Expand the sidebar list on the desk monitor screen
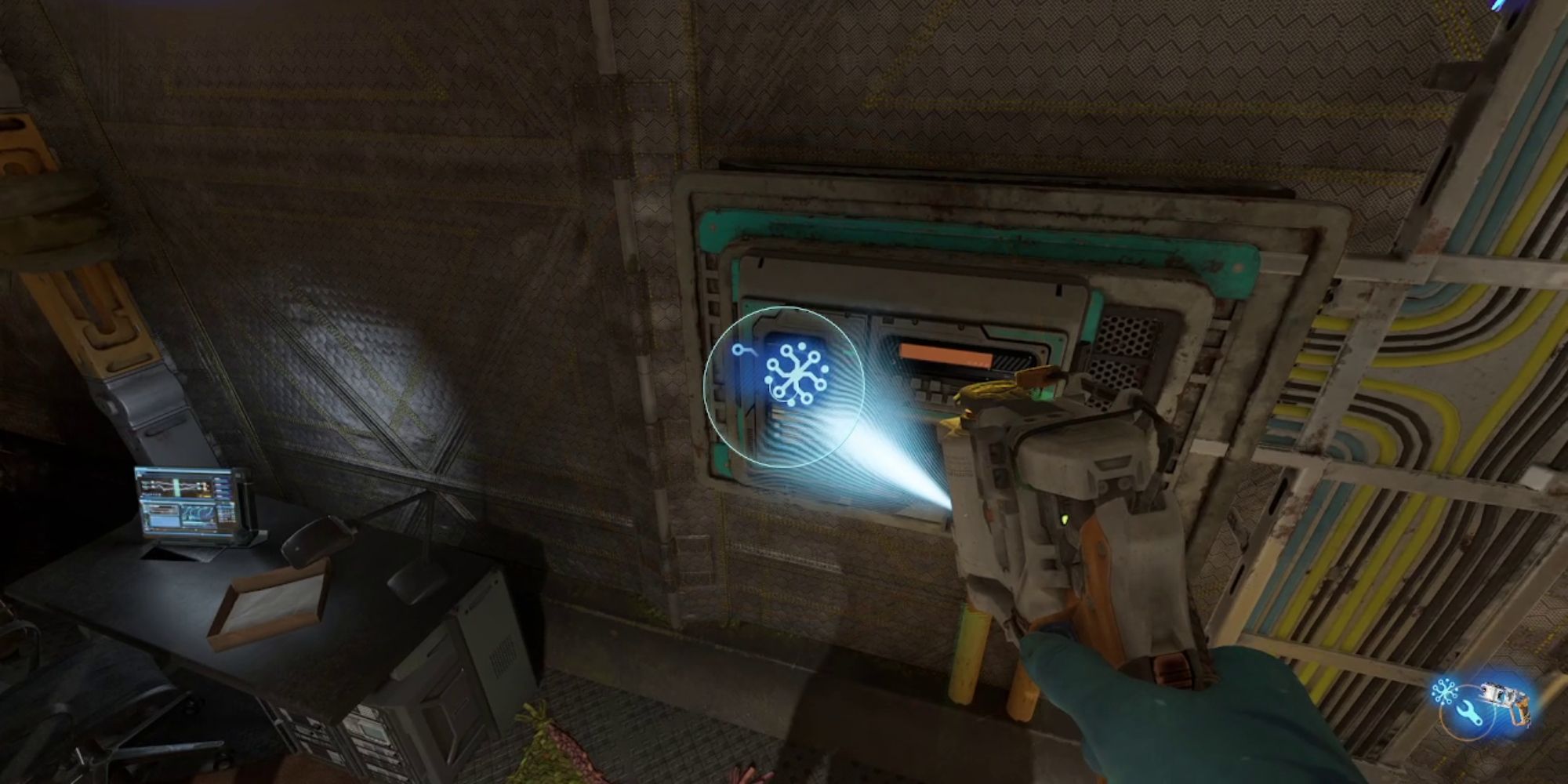 [x=222, y=488]
